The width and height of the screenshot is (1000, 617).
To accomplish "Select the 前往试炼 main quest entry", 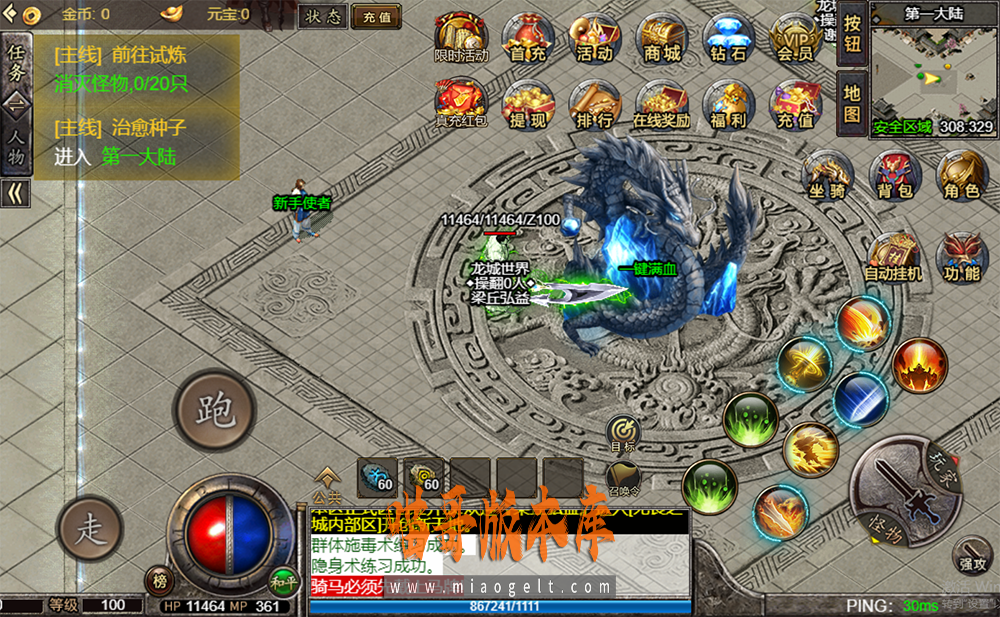I will tap(120, 56).
